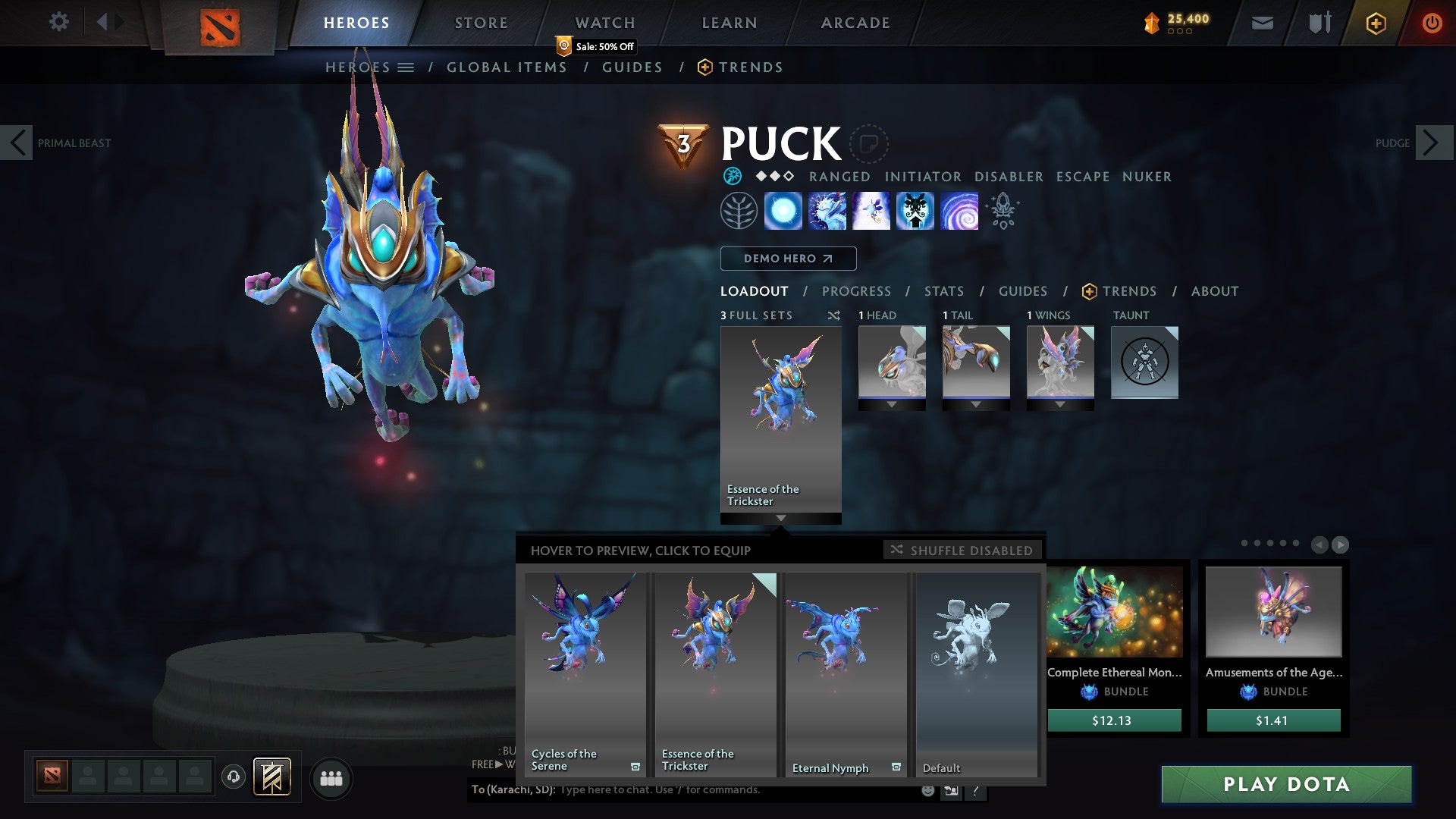The width and height of the screenshot is (1456, 819).
Task: Expand the Head slot item dropdown
Action: (892, 404)
